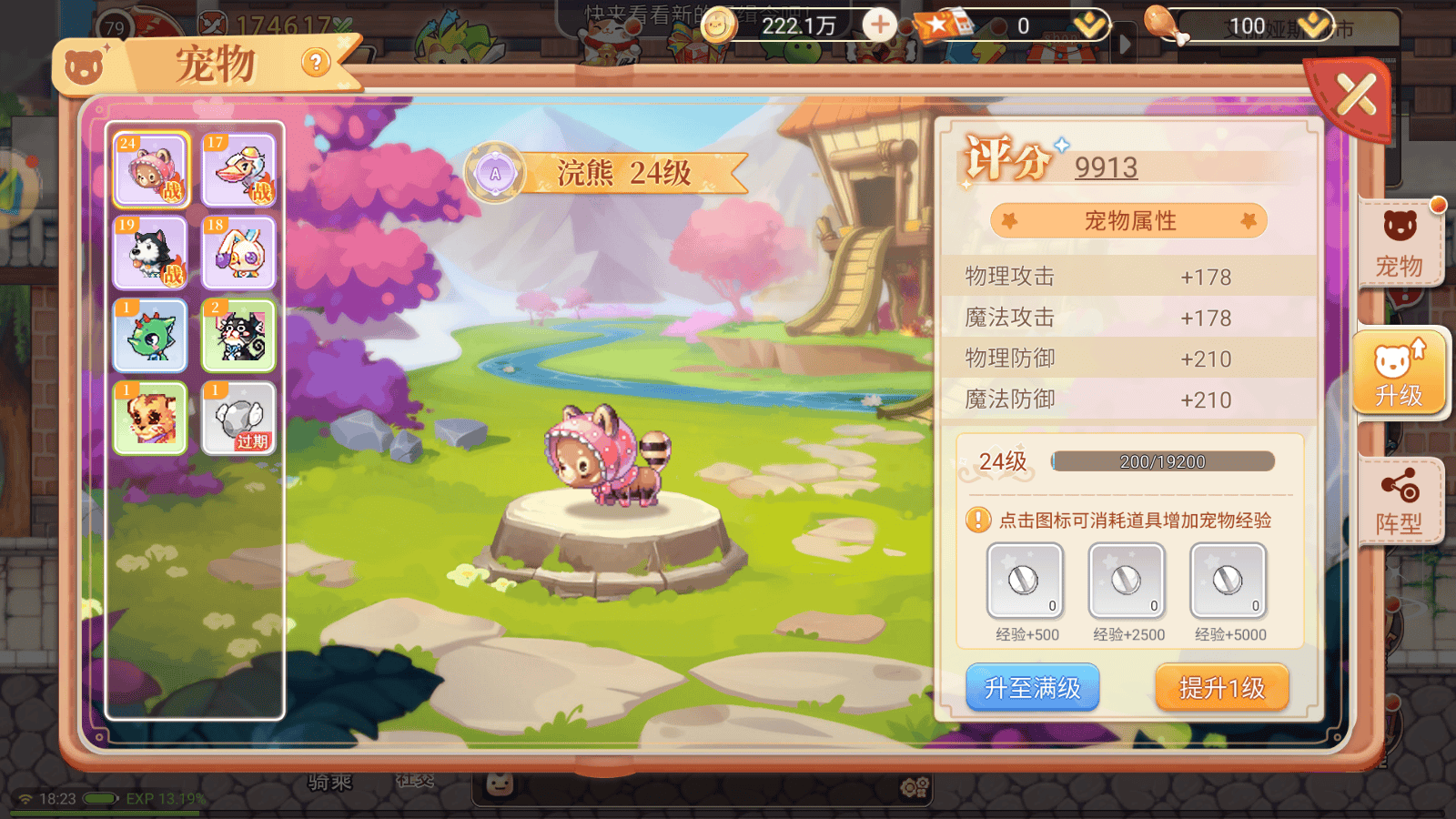This screenshot has width=1456, height=819.
Task: Select the expired (过期) pet slot
Action: pyautogui.click(x=238, y=418)
